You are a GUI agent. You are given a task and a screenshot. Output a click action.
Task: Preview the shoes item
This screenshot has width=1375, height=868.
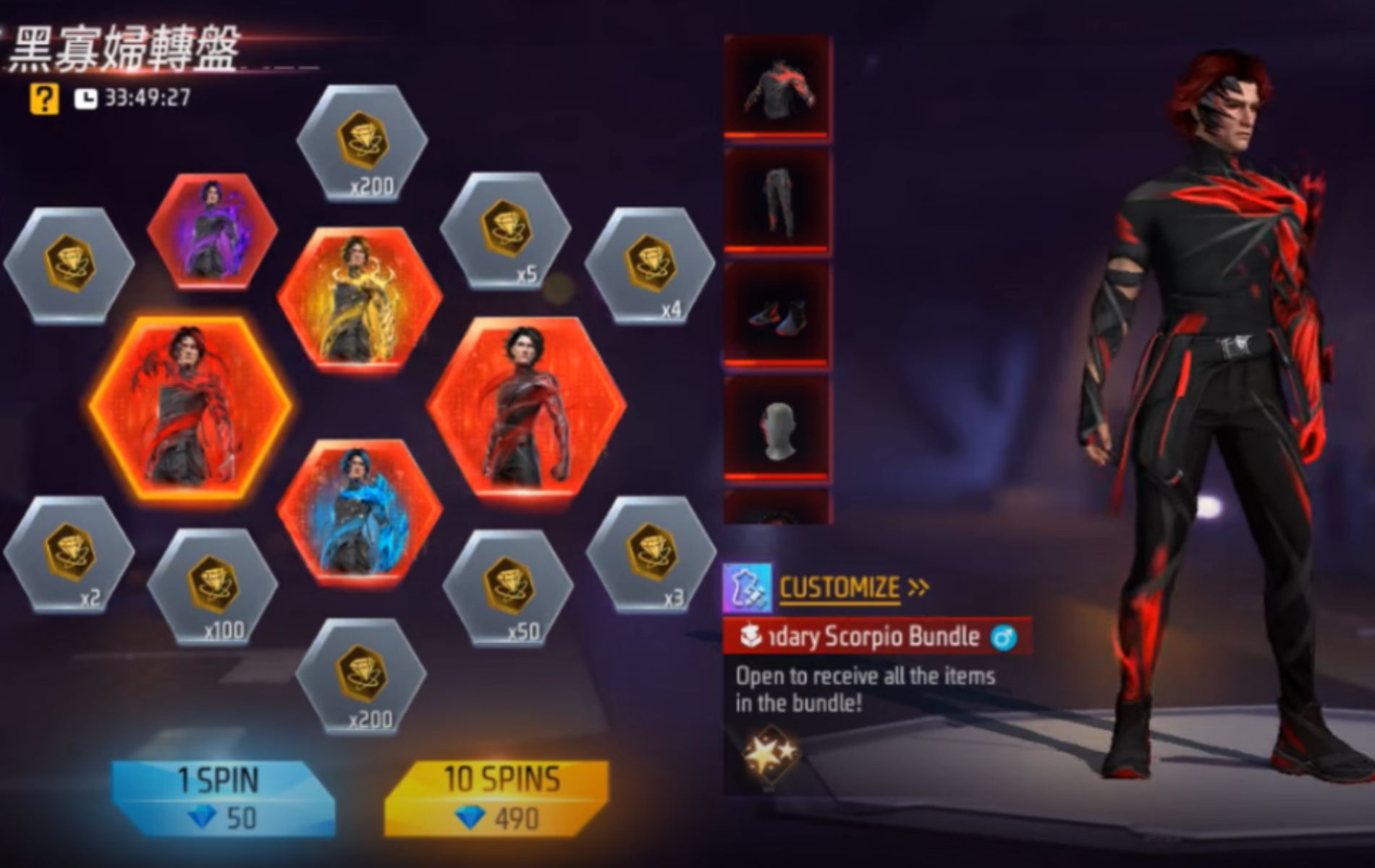tap(778, 315)
